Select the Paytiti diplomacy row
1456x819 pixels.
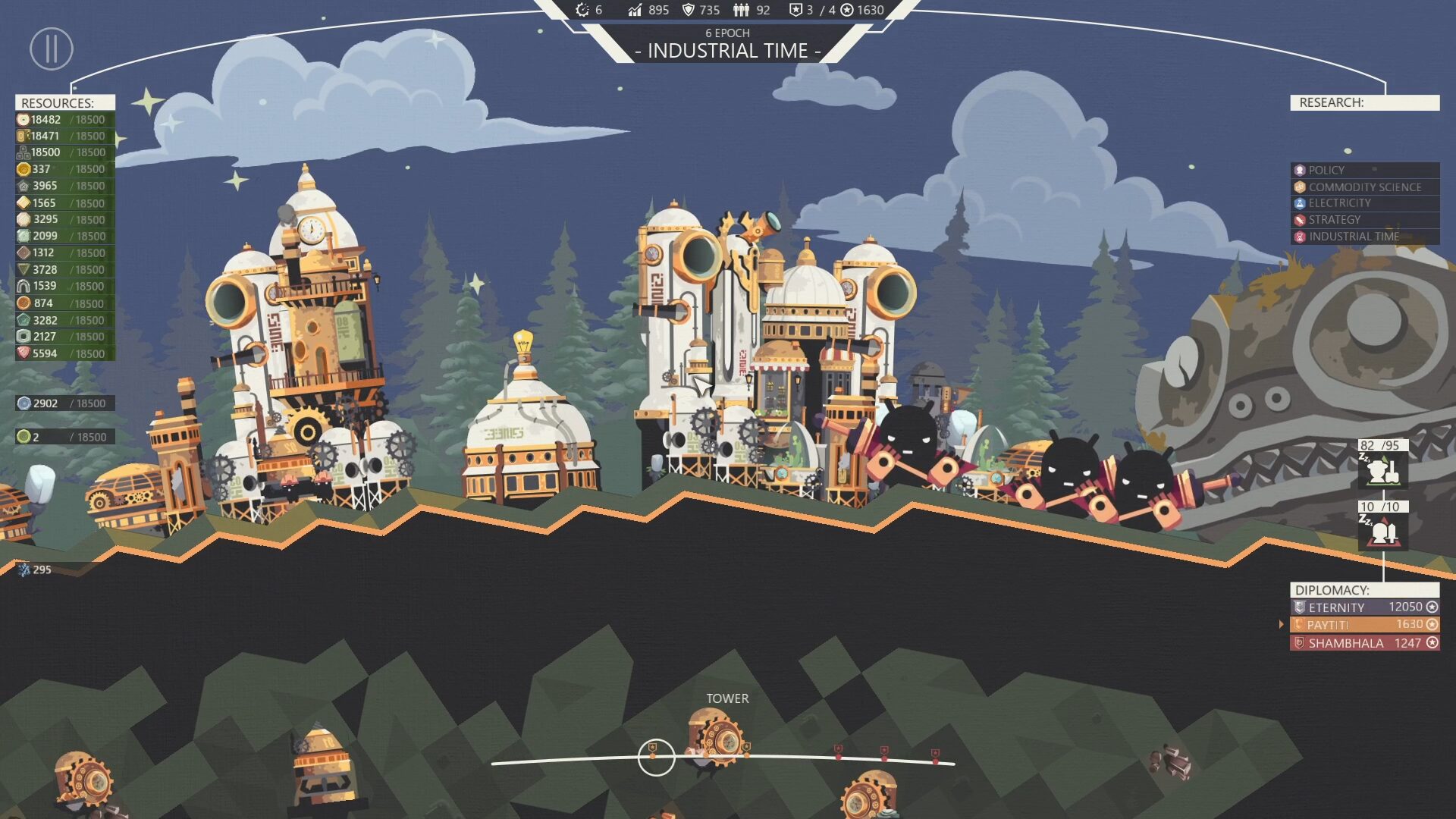[1364, 625]
